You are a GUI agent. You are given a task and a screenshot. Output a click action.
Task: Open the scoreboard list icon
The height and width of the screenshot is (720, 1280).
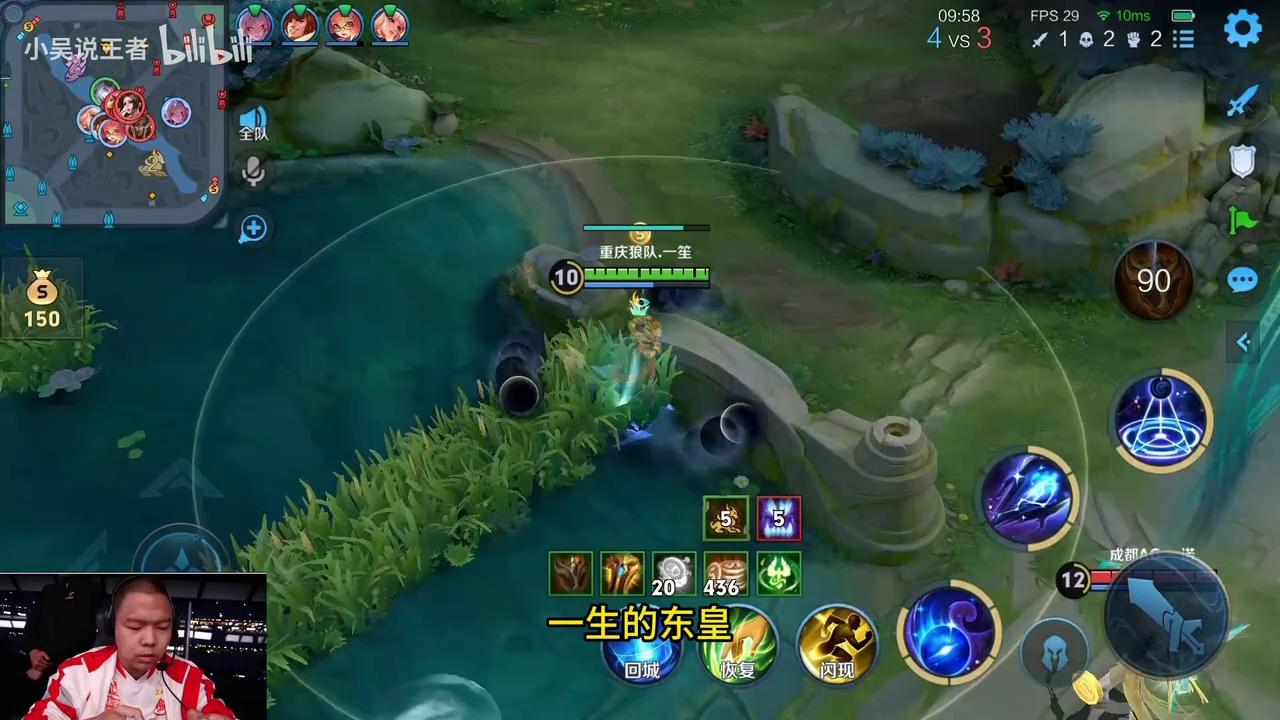pyautogui.click(x=1184, y=40)
